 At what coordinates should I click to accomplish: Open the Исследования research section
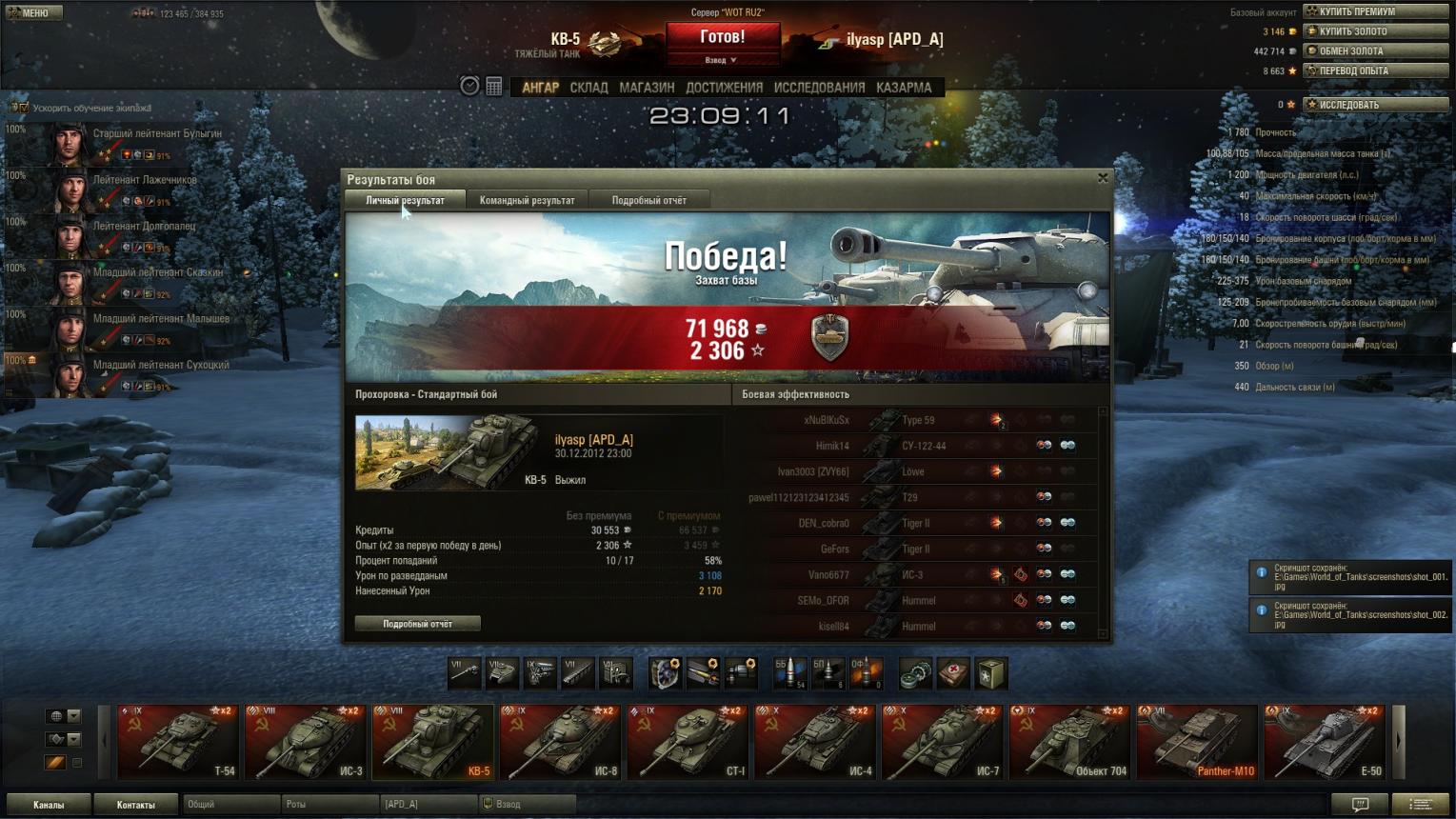tap(819, 88)
